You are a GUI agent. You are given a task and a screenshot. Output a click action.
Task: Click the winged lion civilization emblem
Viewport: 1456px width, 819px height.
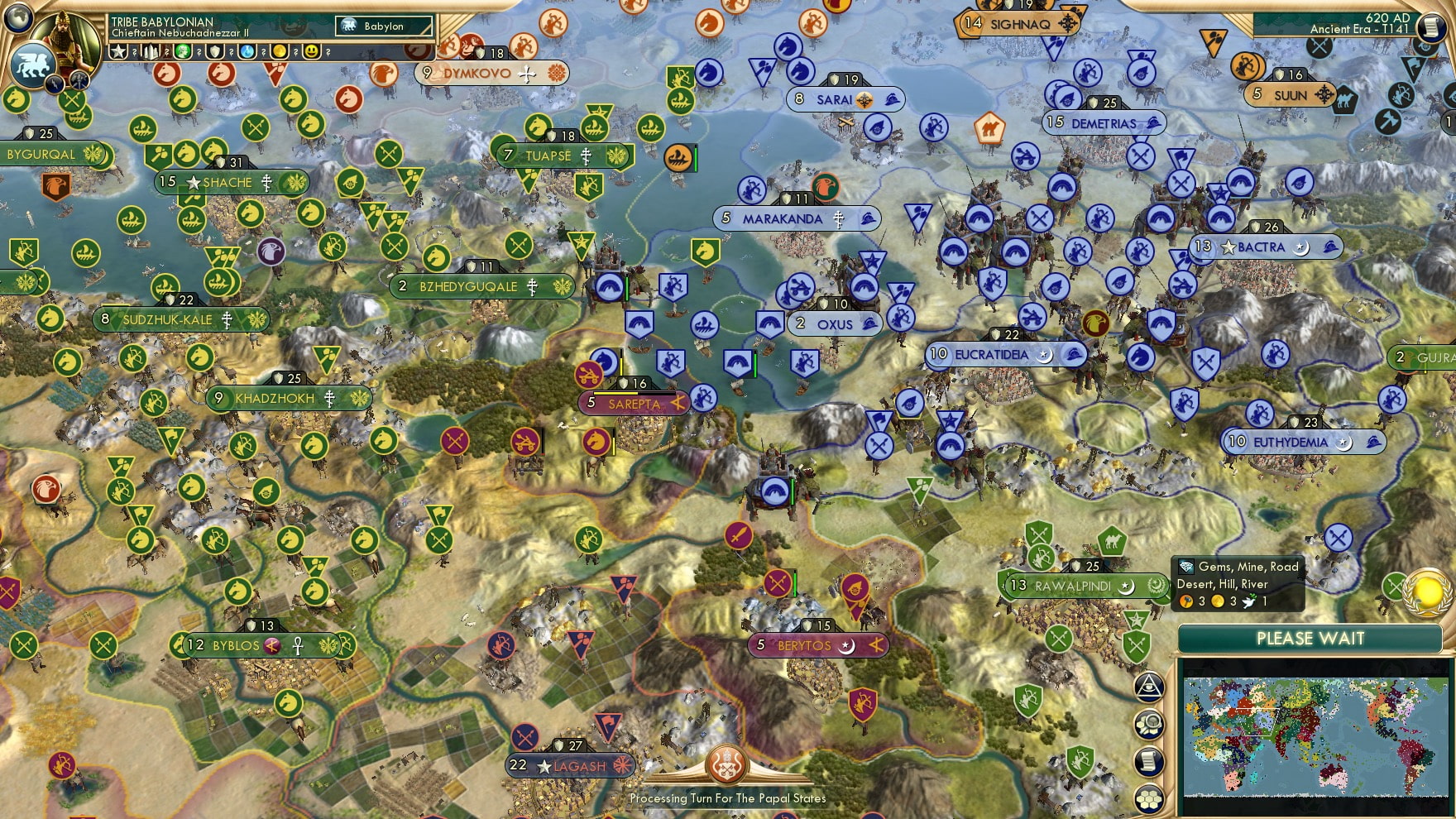point(31,65)
